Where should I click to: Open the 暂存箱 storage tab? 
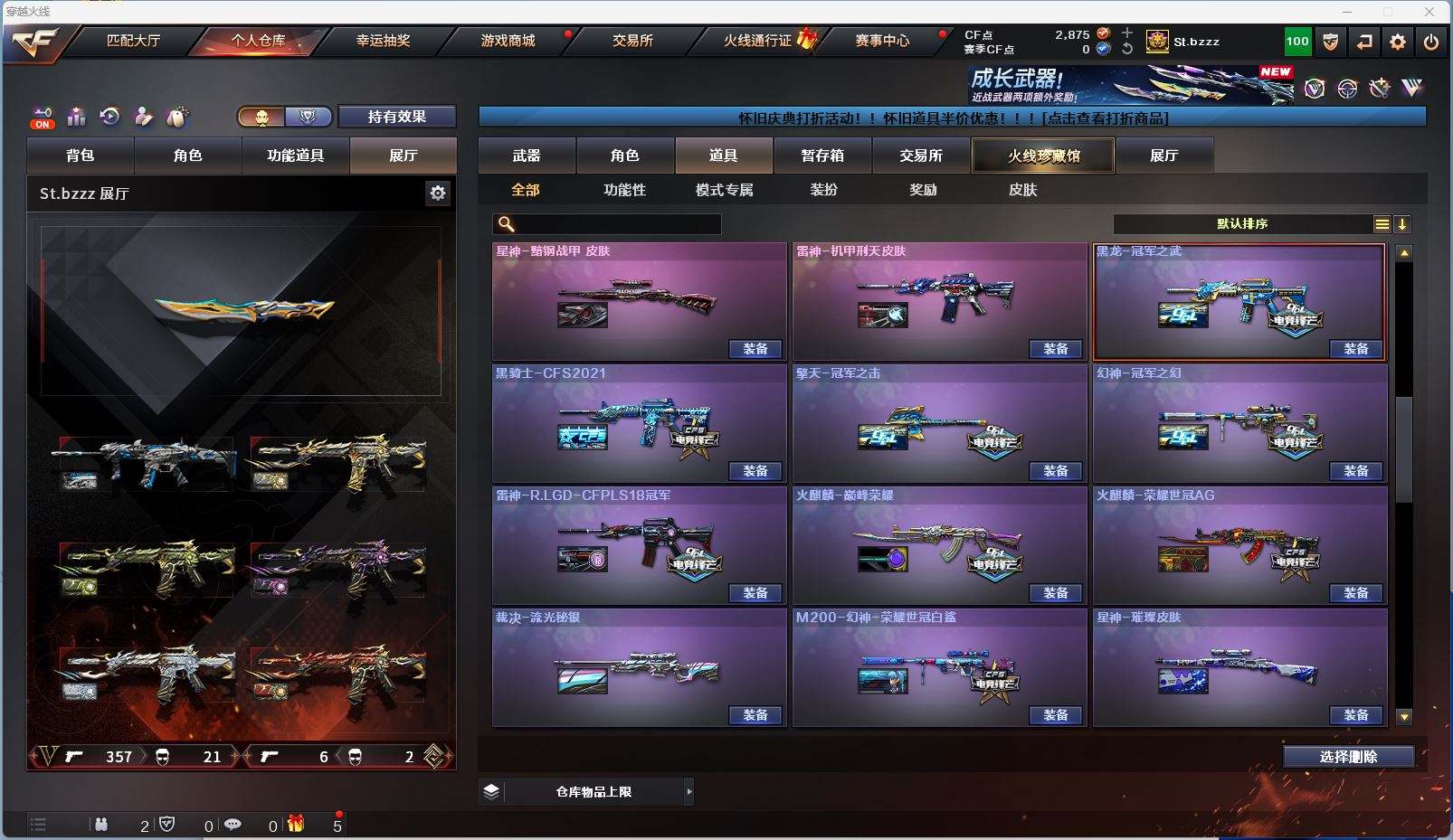click(x=822, y=156)
